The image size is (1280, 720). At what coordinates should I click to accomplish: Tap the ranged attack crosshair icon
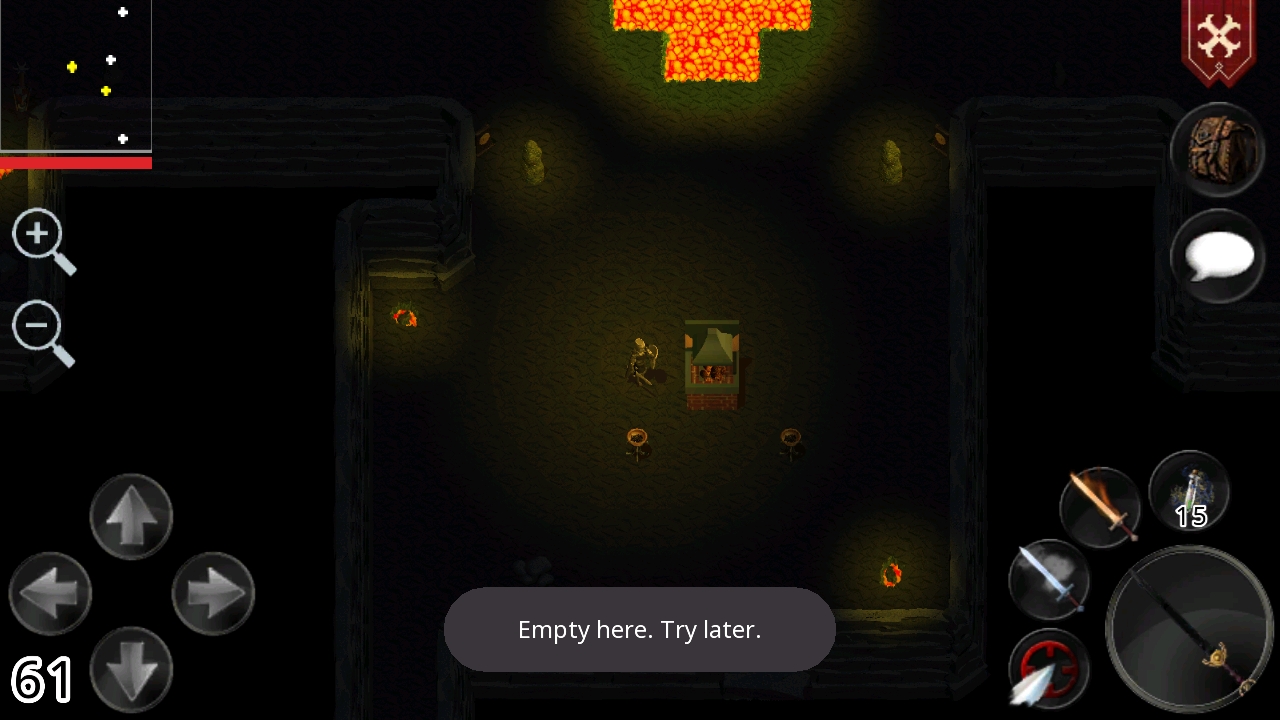click(1047, 668)
